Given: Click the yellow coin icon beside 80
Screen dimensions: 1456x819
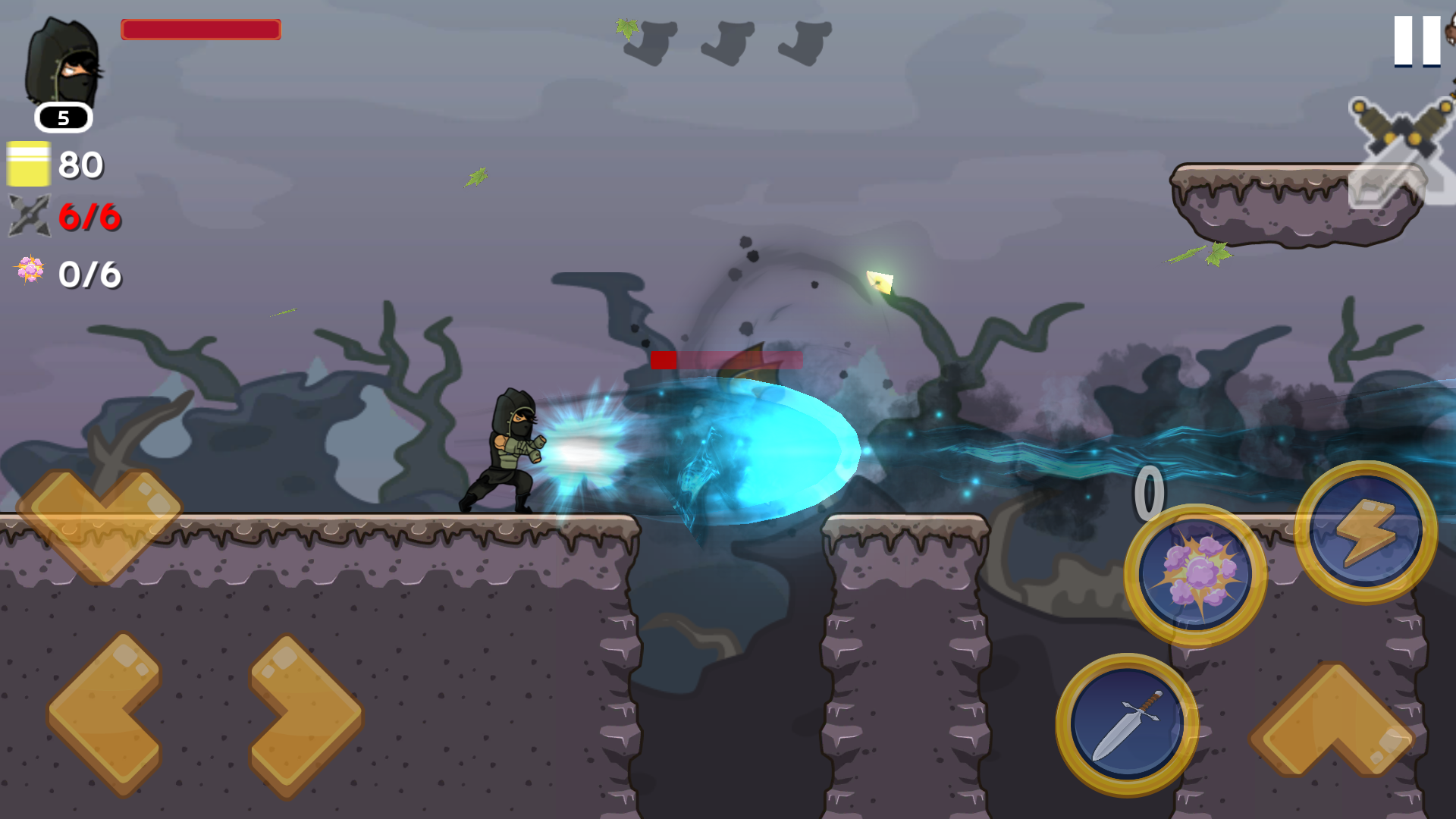Looking at the screenshot, I should point(30,163).
